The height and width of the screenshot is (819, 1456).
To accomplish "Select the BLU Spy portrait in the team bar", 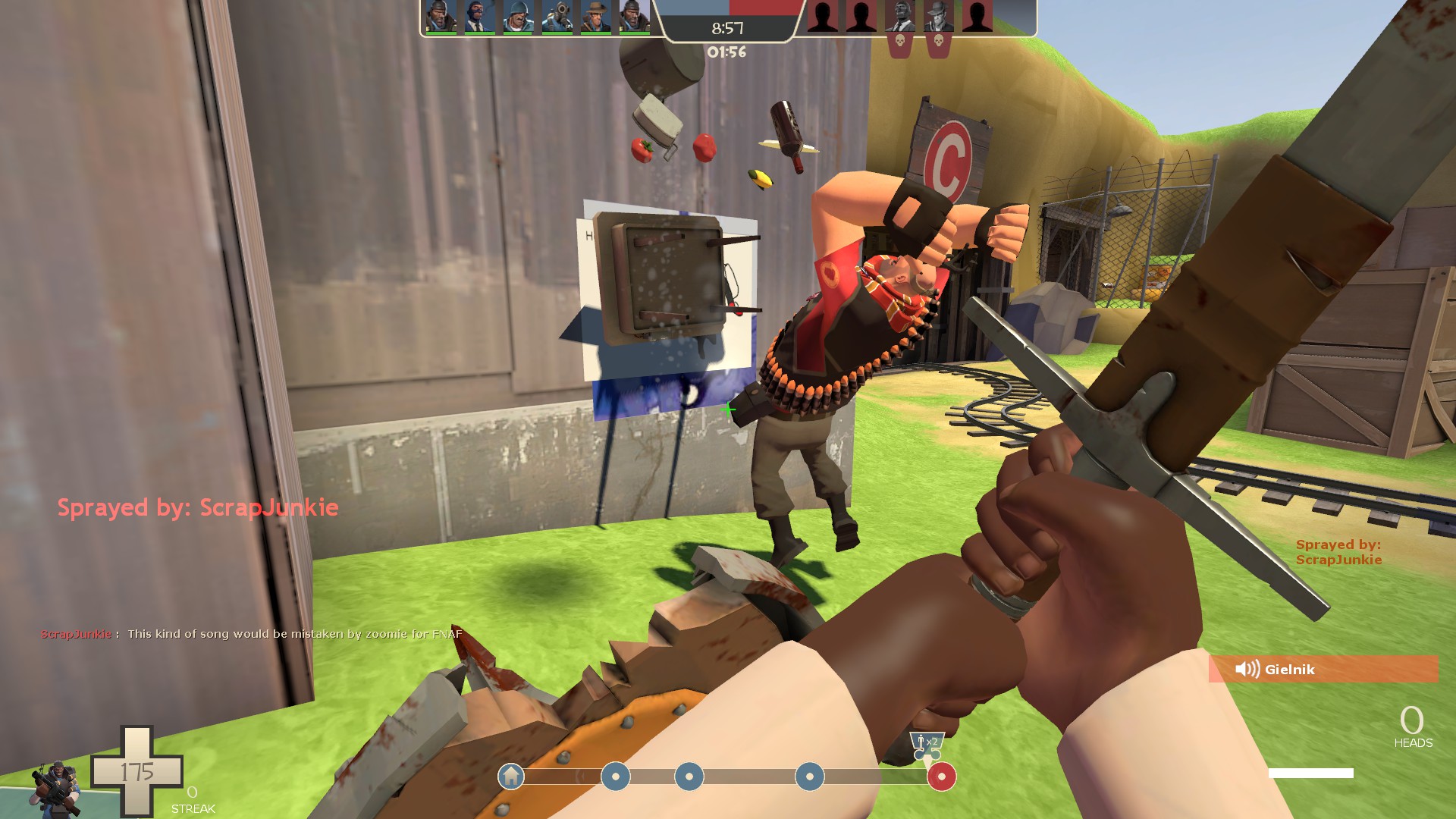I will [x=479, y=17].
